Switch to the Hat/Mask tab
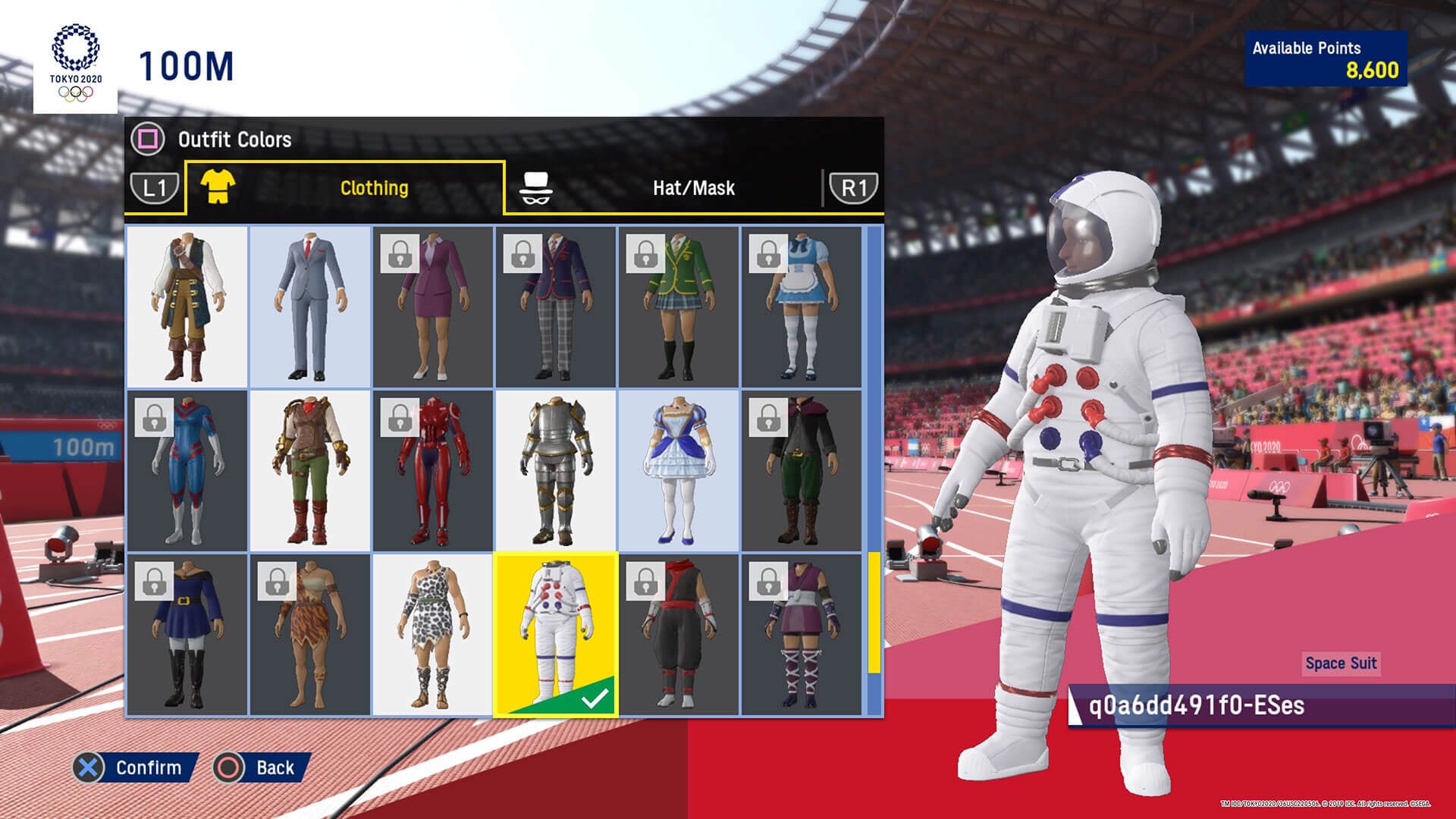This screenshot has height=819, width=1456. tap(692, 188)
